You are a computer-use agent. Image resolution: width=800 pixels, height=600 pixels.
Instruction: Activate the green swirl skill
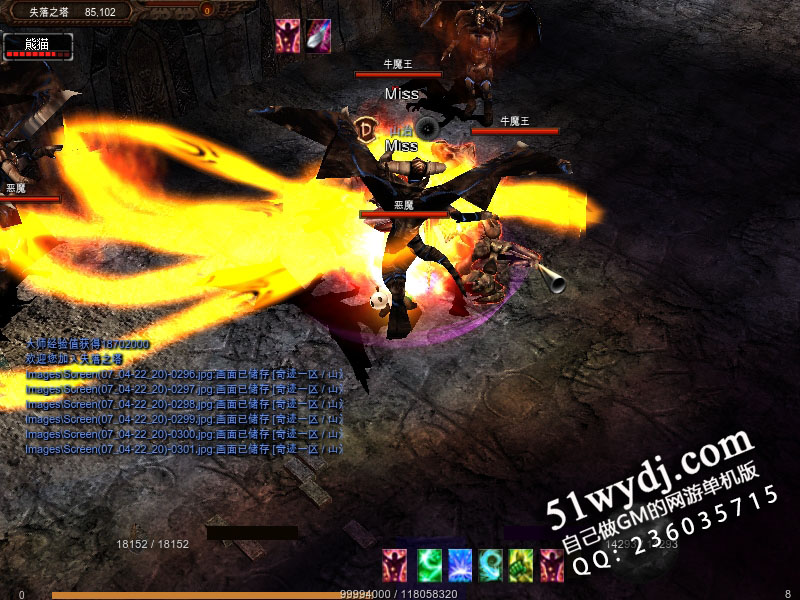429,565
